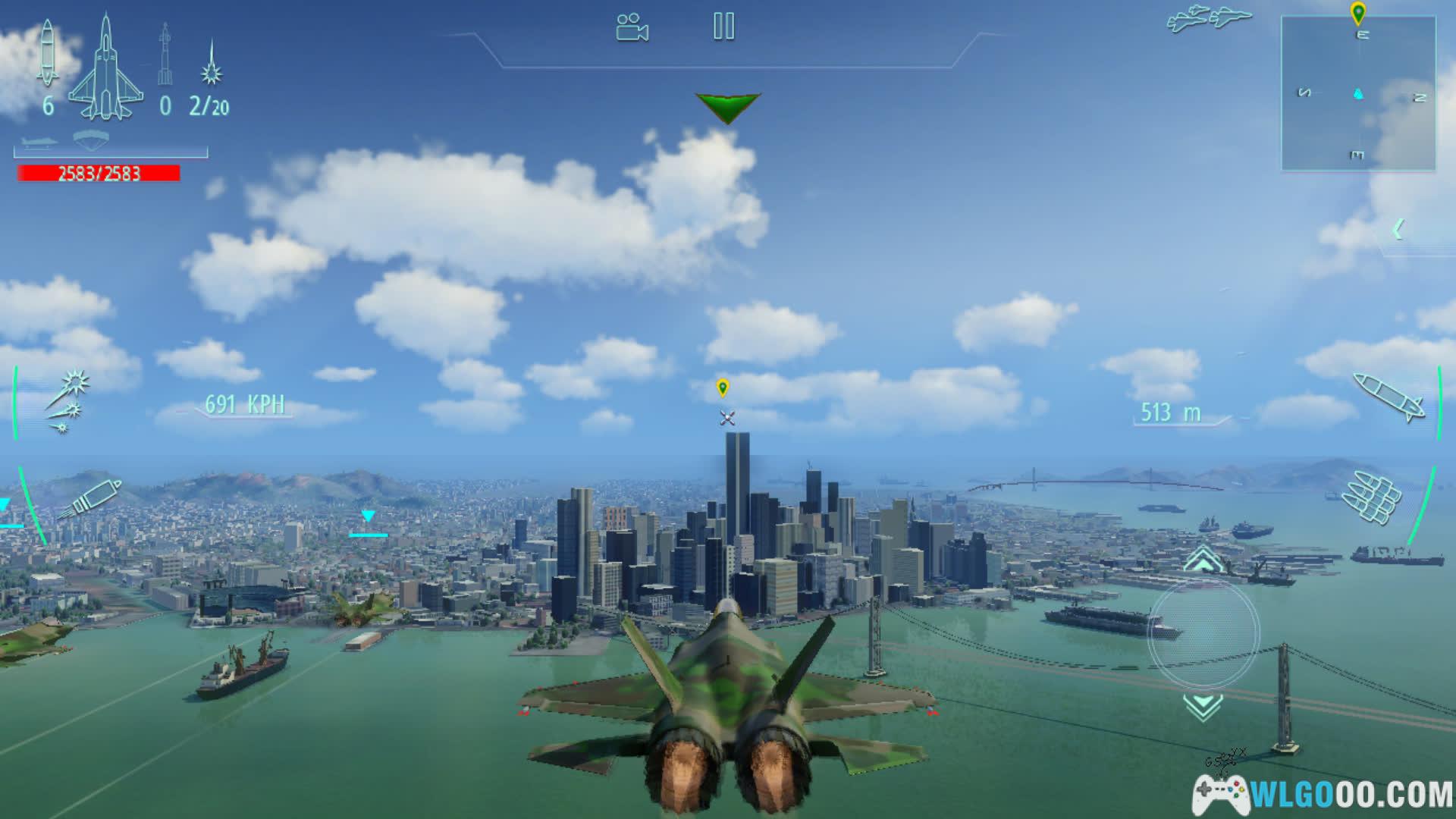Pause the game
The width and height of the screenshot is (1456, 819).
[x=723, y=27]
